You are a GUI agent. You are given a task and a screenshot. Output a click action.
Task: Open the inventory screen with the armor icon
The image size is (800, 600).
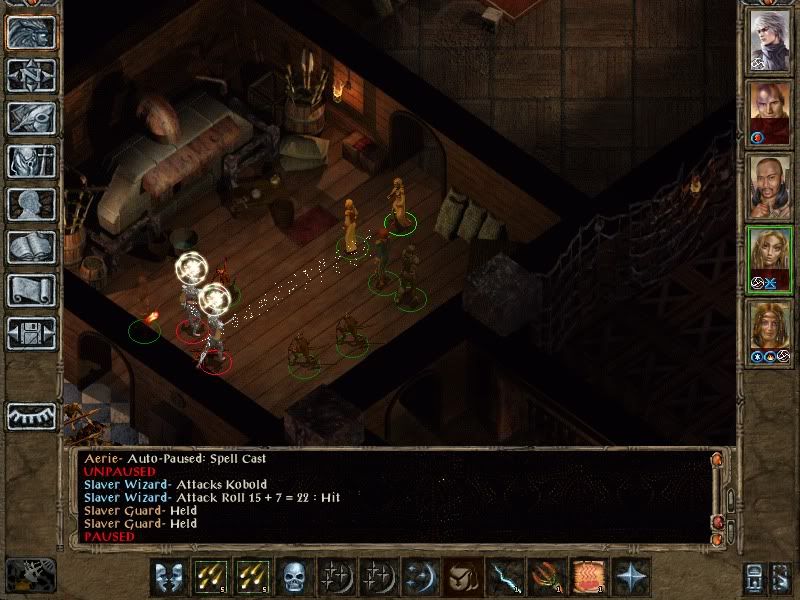[x=31, y=161]
